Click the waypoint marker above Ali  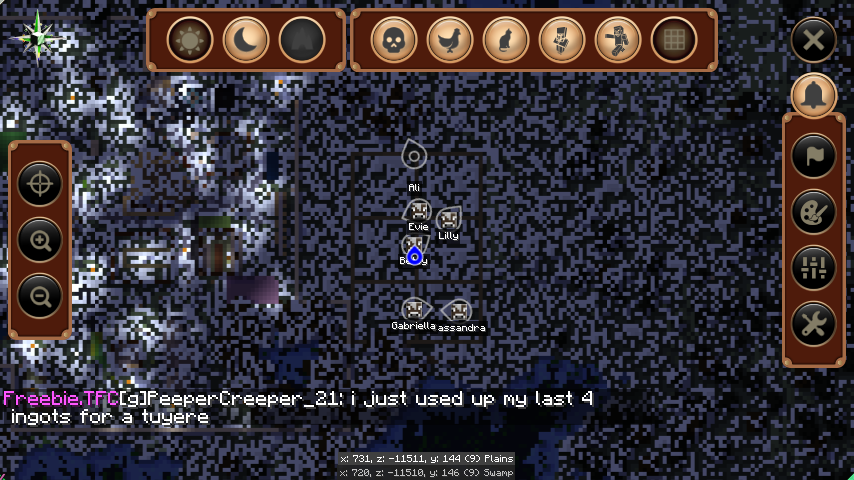[414, 155]
